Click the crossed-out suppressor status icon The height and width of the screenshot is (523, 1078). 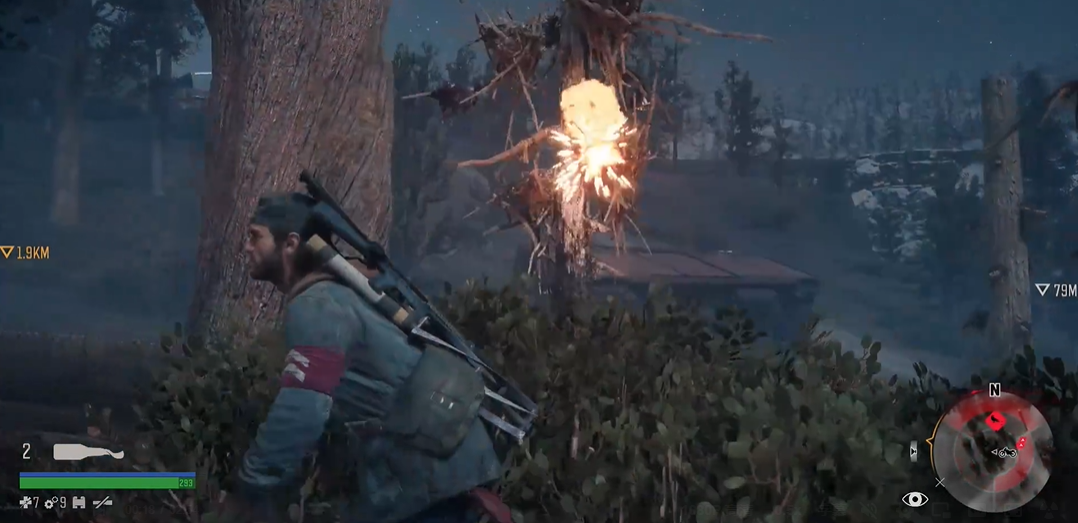pyautogui.click(x=102, y=503)
